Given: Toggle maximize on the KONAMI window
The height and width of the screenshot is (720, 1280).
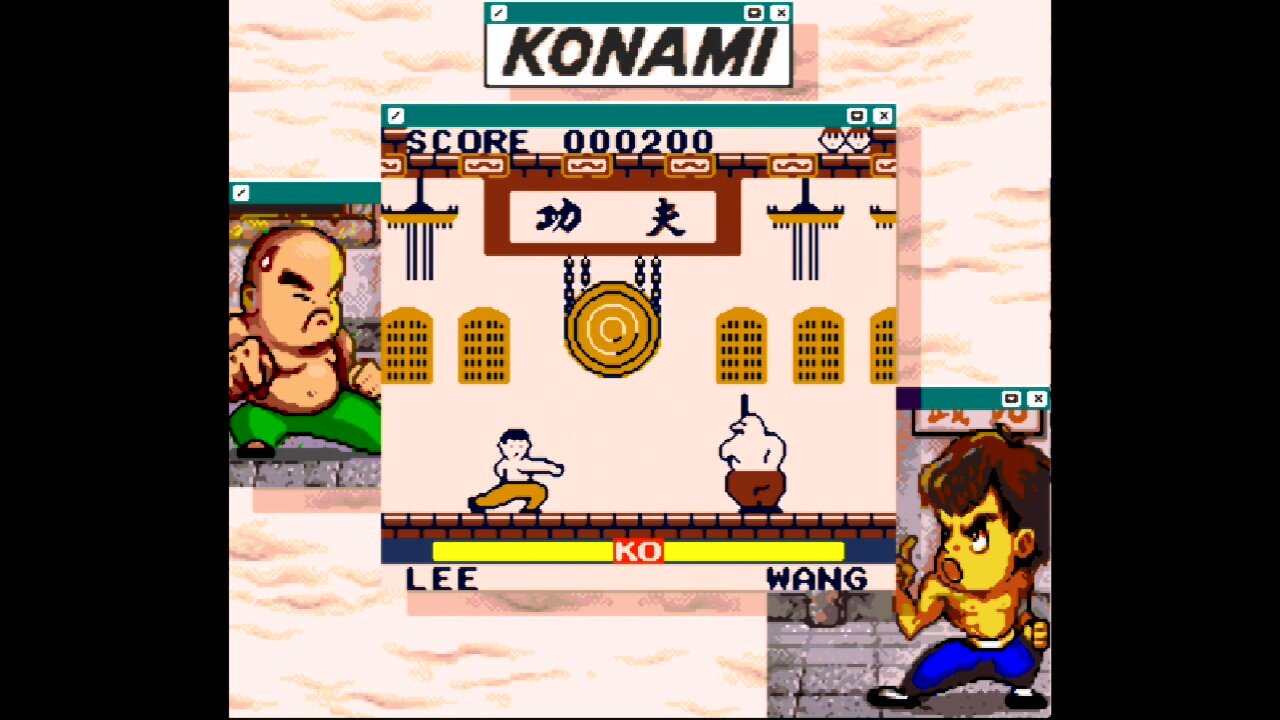Looking at the screenshot, I should pyautogui.click(x=752, y=13).
